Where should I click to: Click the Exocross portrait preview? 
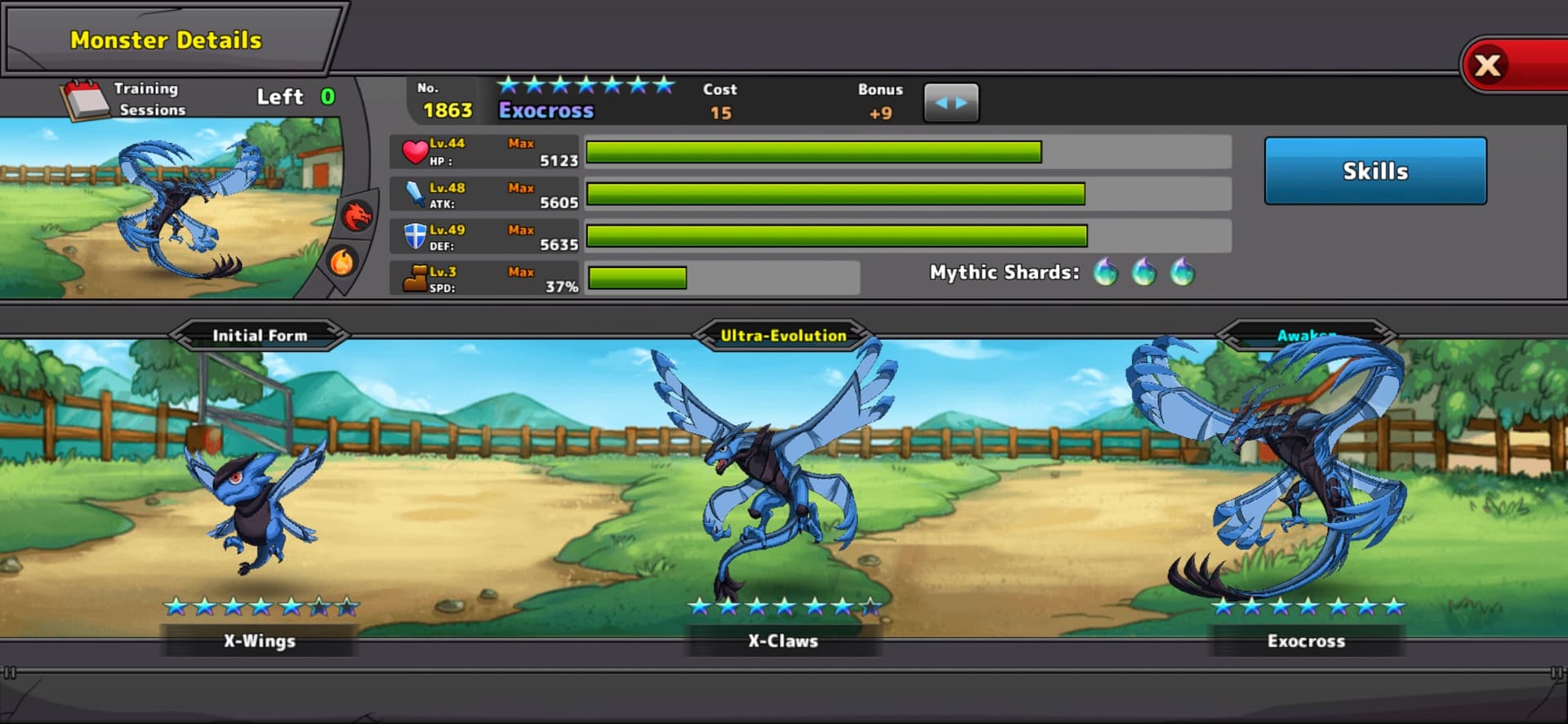[176, 208]
